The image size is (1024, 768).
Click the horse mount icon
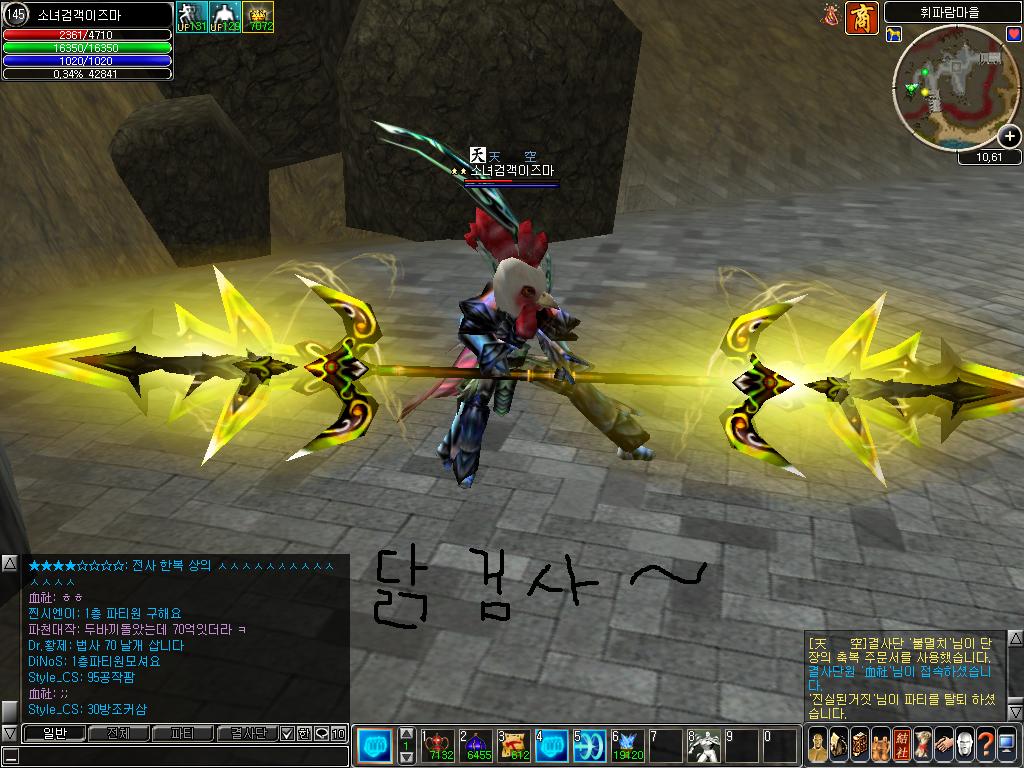(894, 34)
